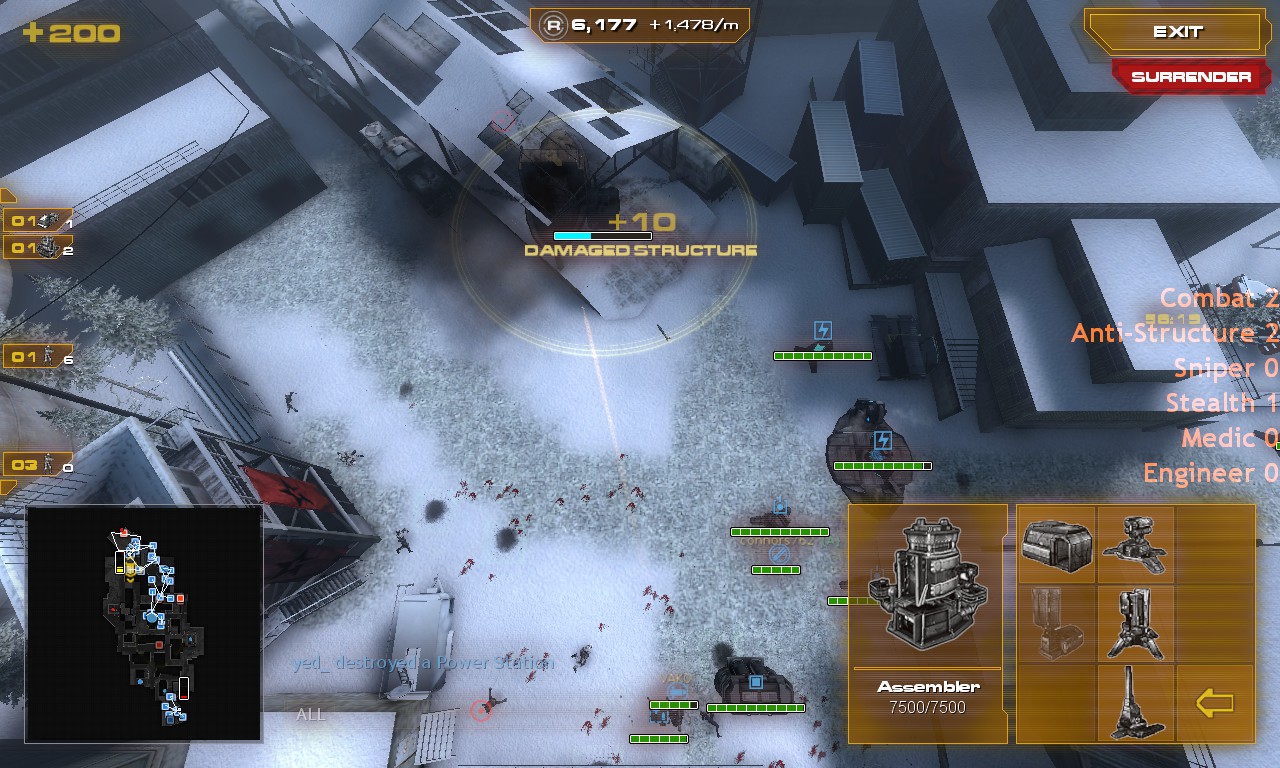Build the thin antenna spire structure
Screen dimensions: 1280x768
pyautogui.click(x=1135, y=702)
